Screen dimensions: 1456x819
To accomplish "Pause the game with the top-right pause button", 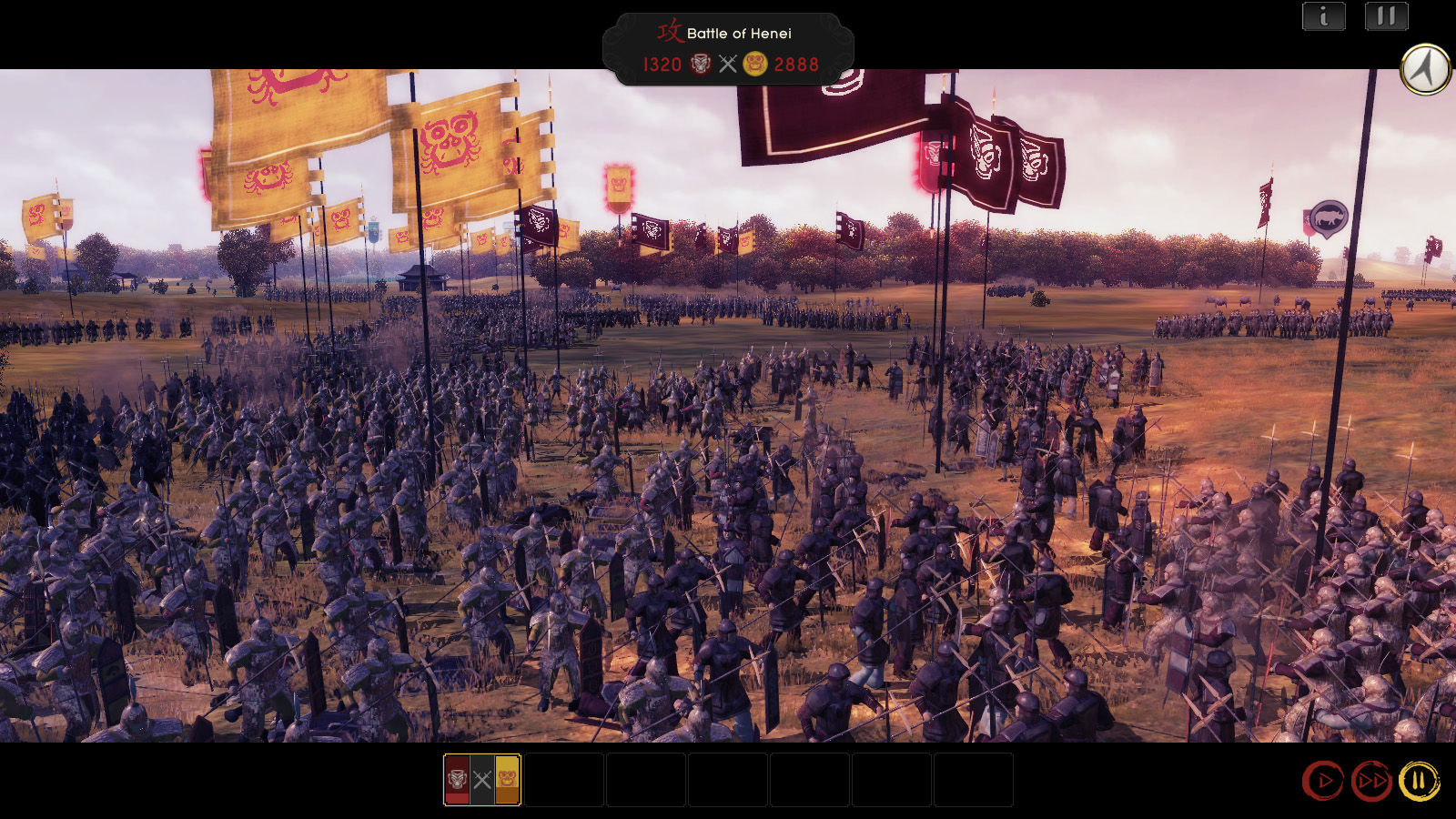I will pos(1384,15).
